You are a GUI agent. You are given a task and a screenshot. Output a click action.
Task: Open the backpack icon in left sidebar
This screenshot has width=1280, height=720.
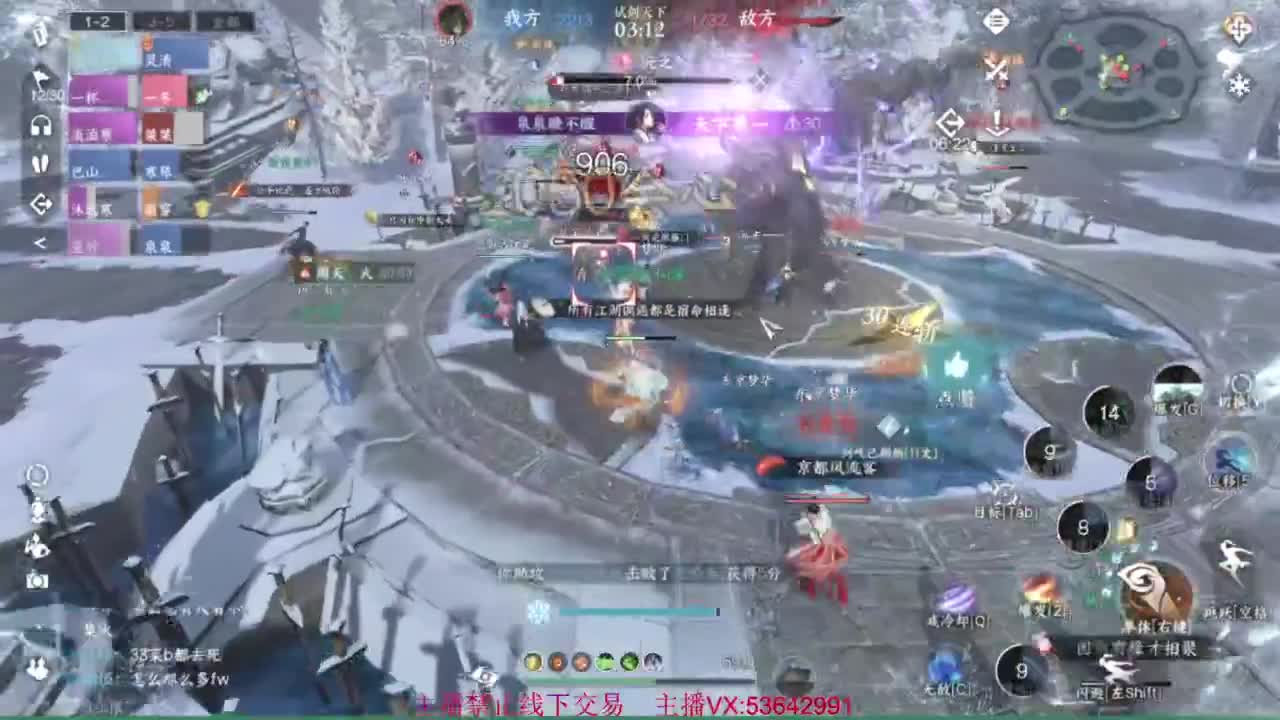pos(40,34)
